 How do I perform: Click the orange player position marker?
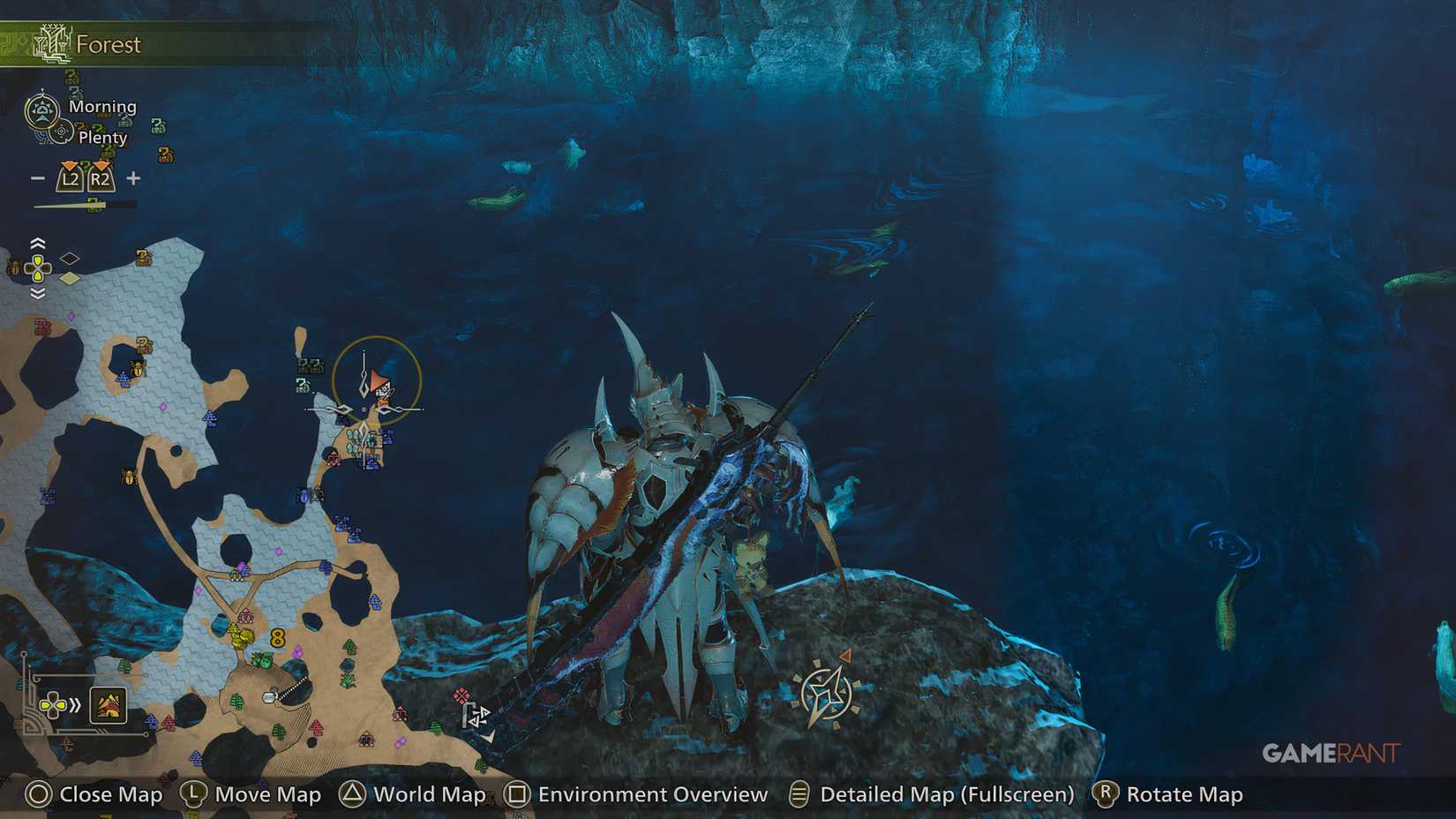378,384
